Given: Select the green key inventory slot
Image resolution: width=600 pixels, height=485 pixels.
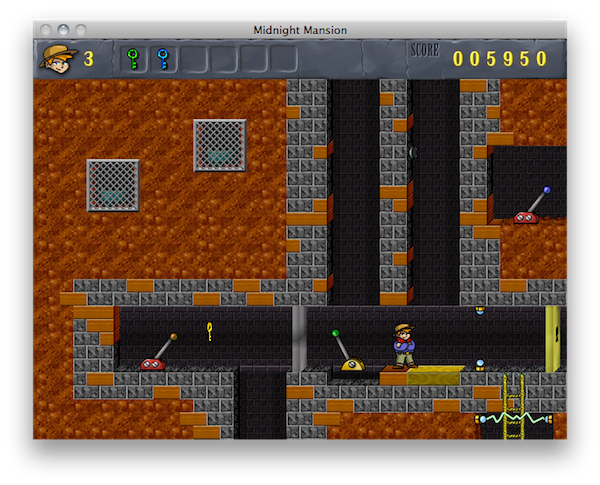Looking at the screenshot, I should coord(132,60).
